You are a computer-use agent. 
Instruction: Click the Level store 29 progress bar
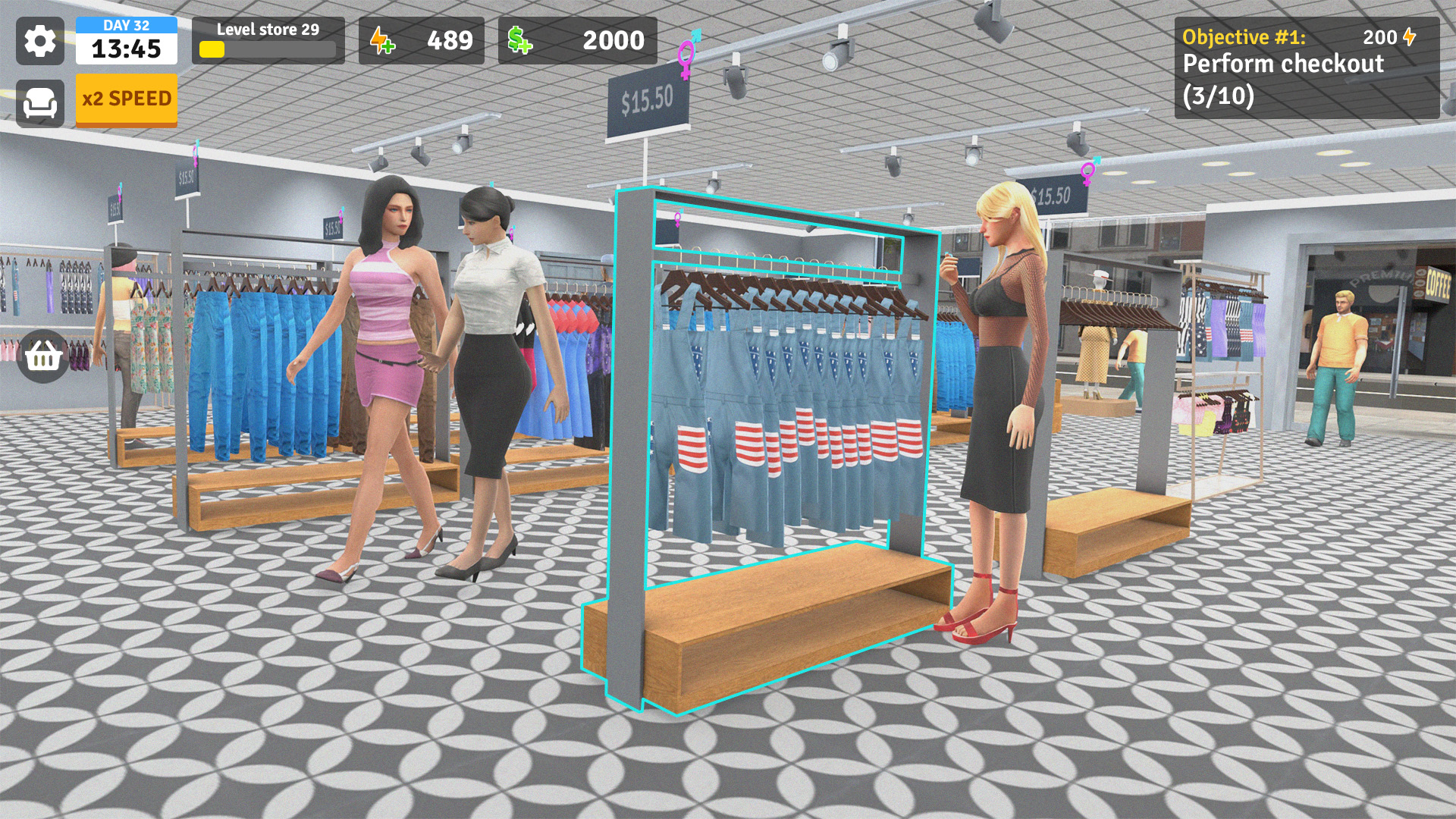pyautogui.click(x=265, y=42)
